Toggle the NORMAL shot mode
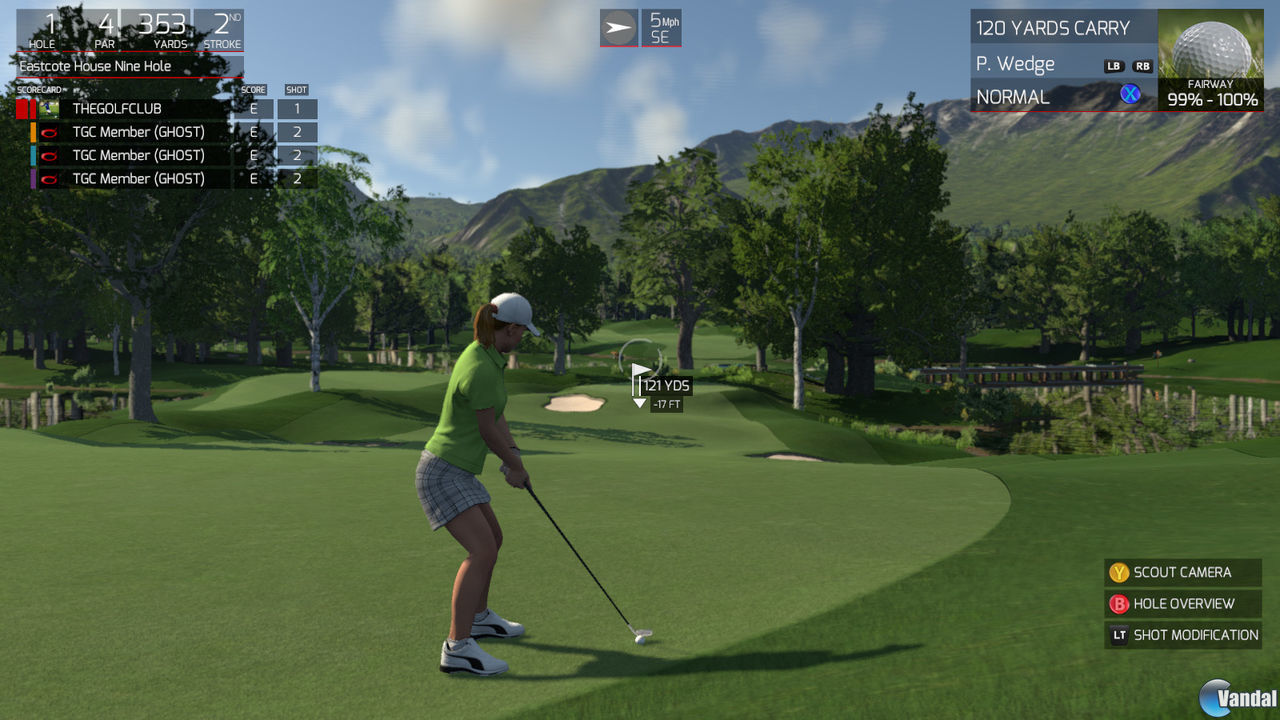The height and width of the screenshot is (720, 1280). pyautogui.click(x=1013, y=96)
